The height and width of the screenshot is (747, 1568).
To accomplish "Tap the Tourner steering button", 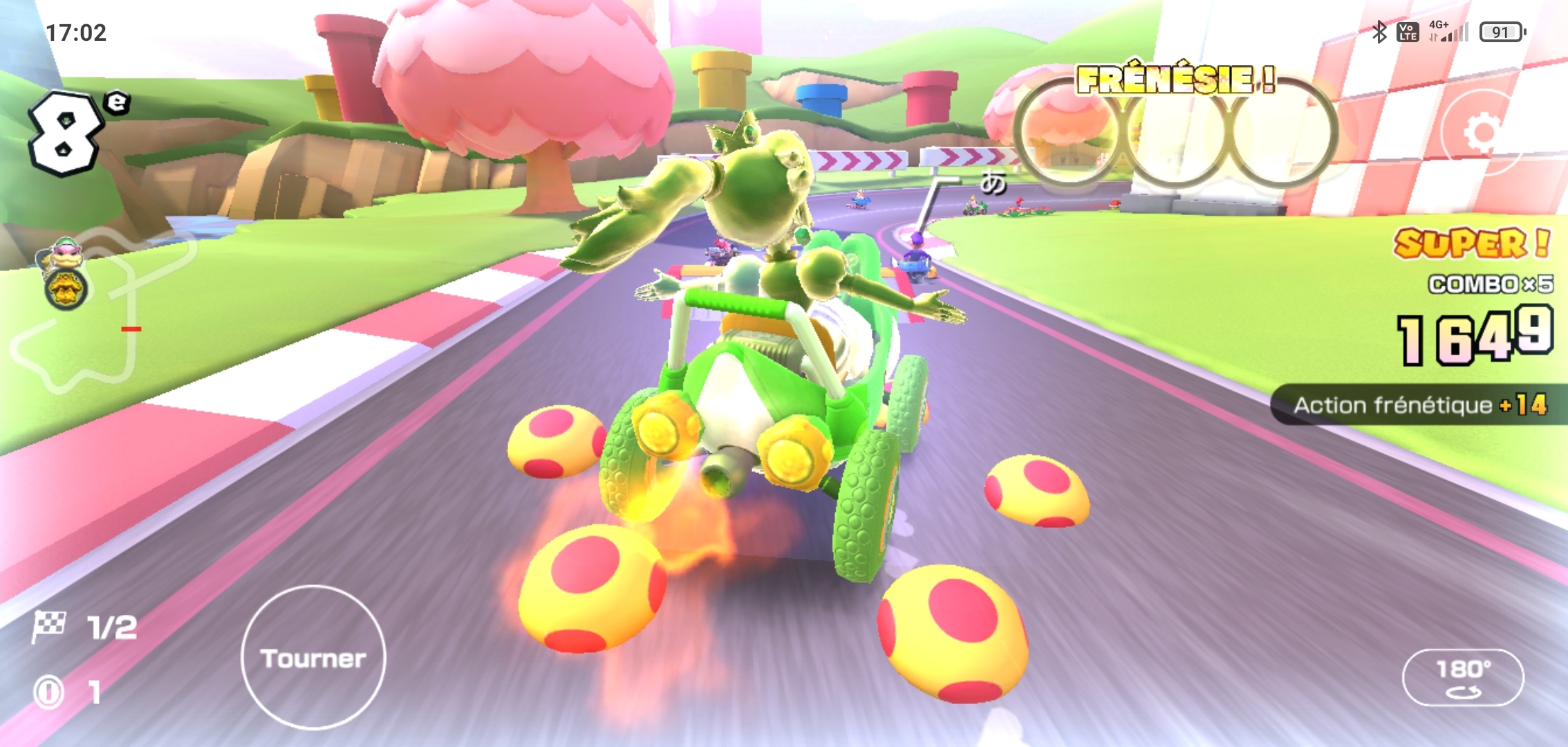I will click(313, 657).
